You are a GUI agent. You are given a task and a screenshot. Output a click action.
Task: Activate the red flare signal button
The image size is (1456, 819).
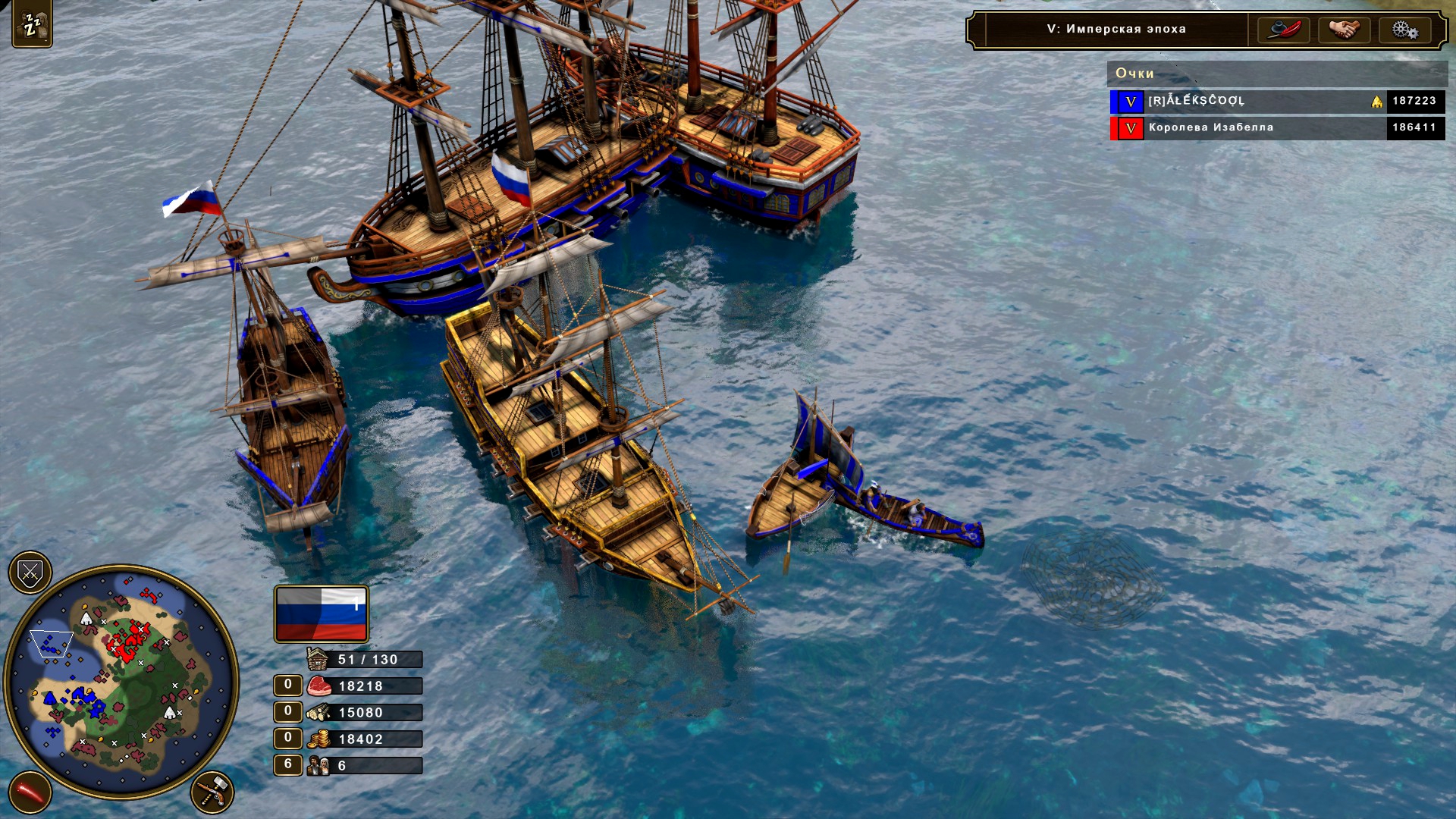(30, 792)
